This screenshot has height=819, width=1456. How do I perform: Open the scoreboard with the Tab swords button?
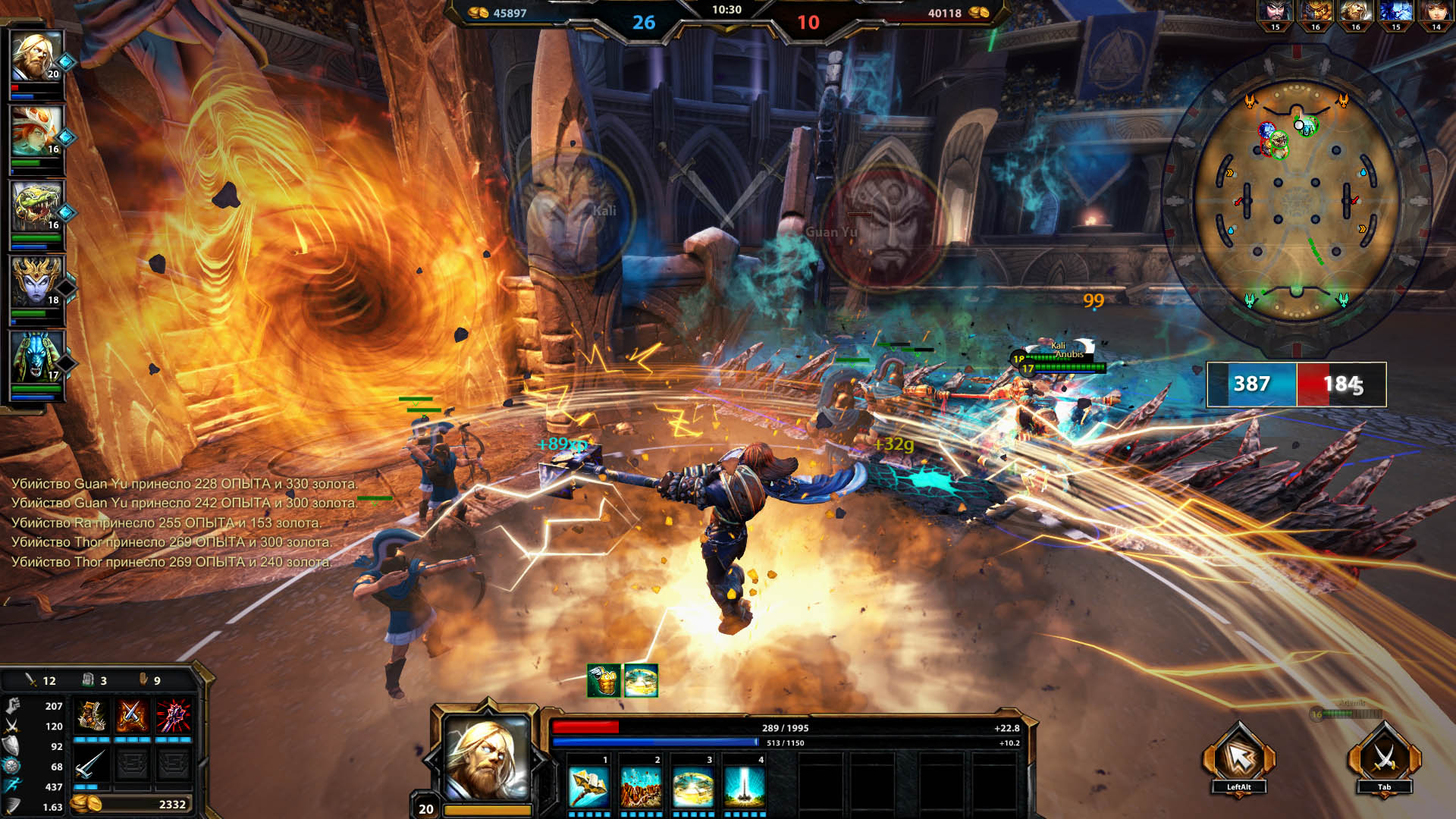(x=1384, y=758)
